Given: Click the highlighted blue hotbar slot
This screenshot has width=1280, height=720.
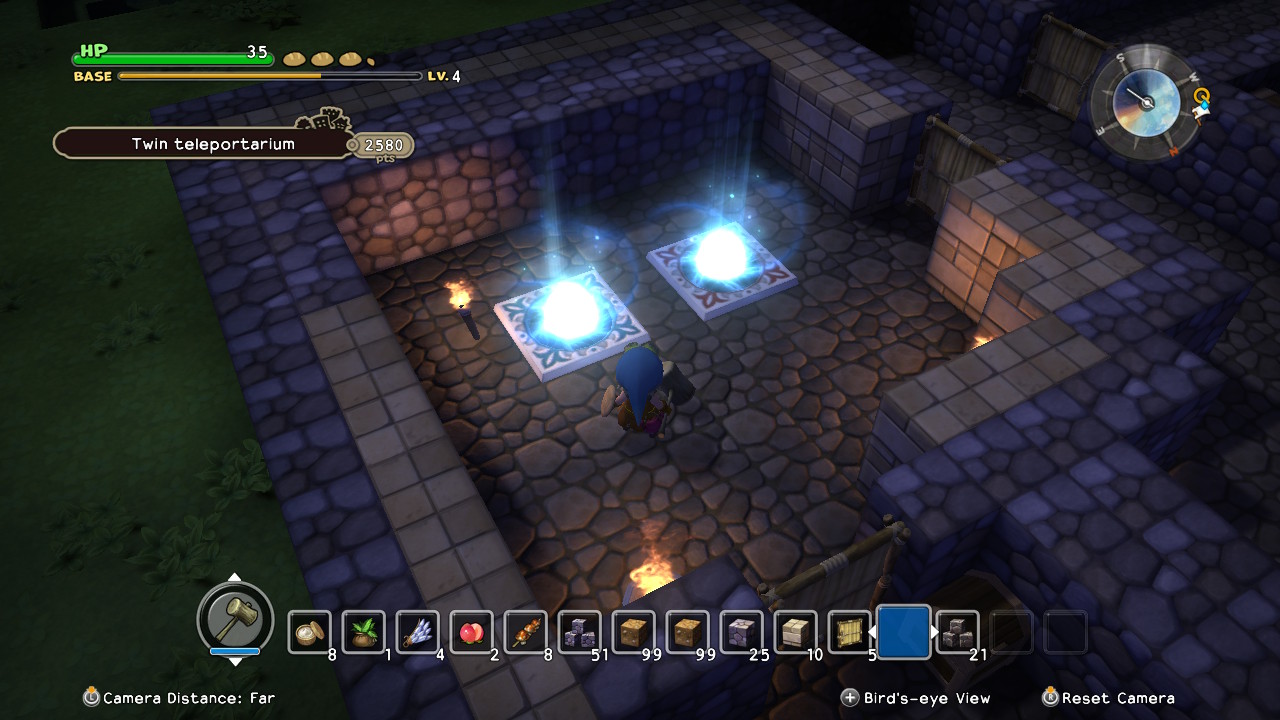Looking at the screenshot, I should click(x=904, y=632).
